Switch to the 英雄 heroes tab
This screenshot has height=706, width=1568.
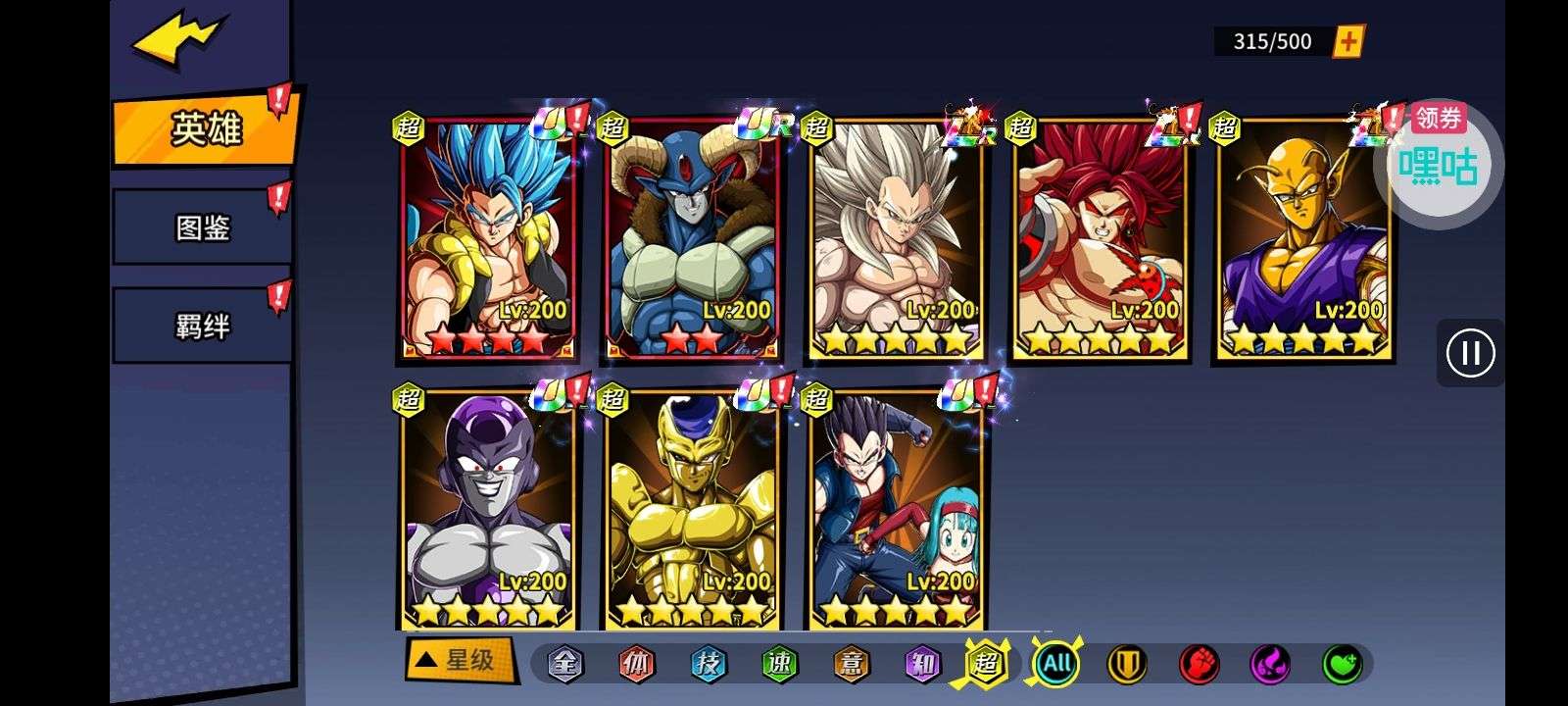206,129
